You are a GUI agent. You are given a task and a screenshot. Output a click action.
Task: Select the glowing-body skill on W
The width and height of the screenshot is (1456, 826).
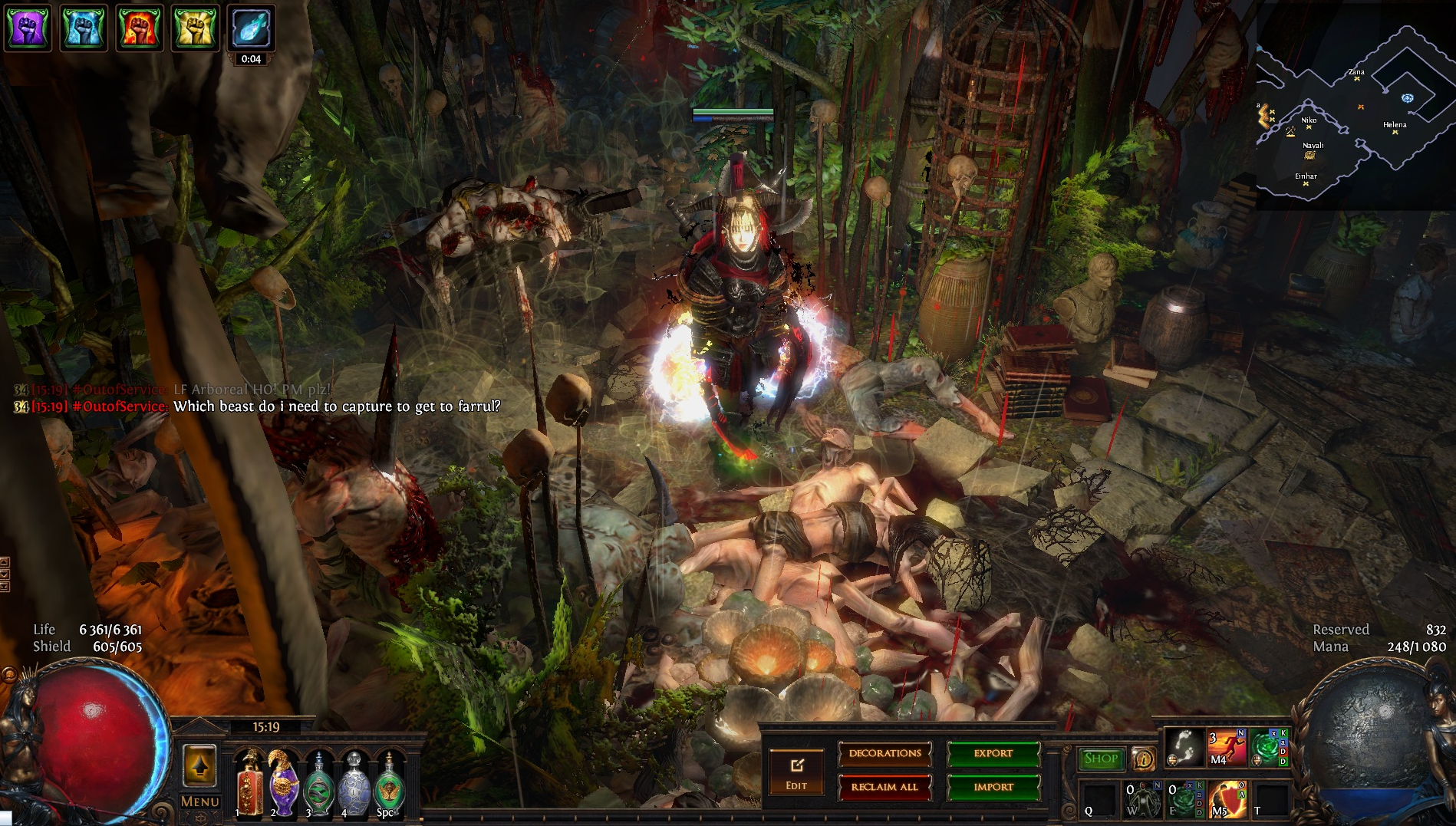point(1143,799)
